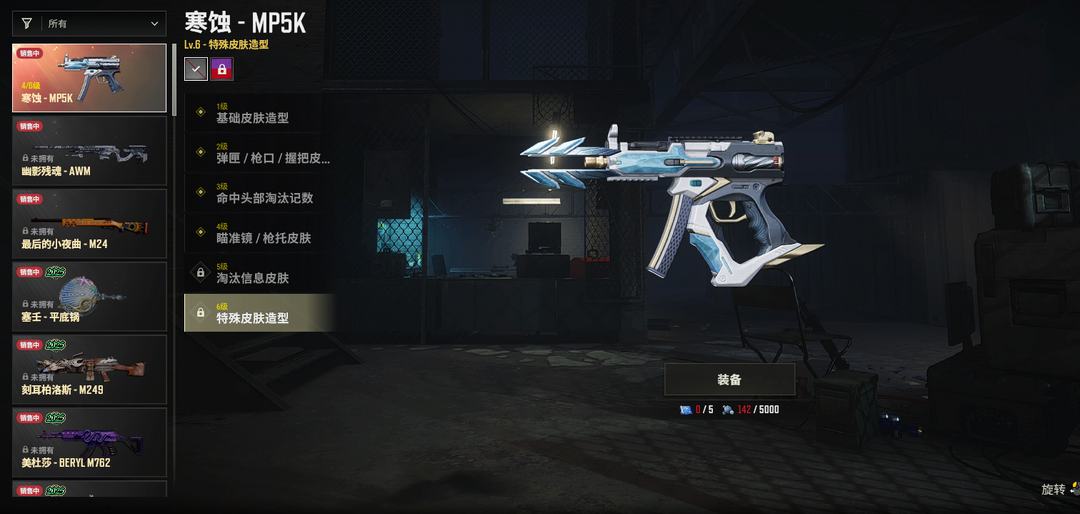Open level 3 命中头部淘汰记数
This screenshot has width=1080, height=514.
259,193
